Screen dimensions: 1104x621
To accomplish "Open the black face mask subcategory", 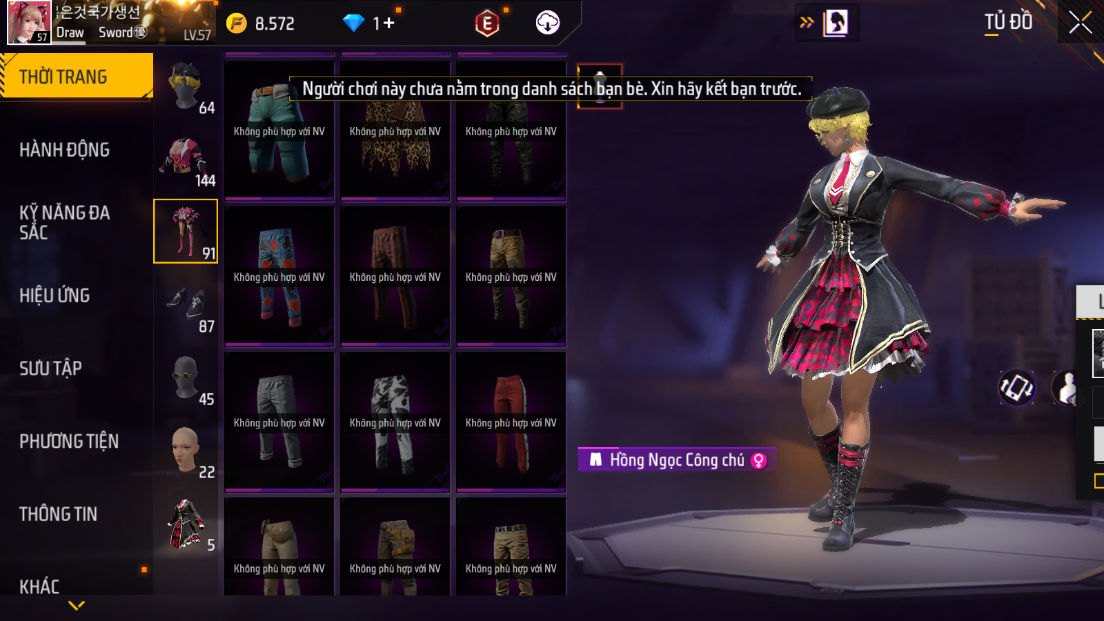I will point(185,377).
